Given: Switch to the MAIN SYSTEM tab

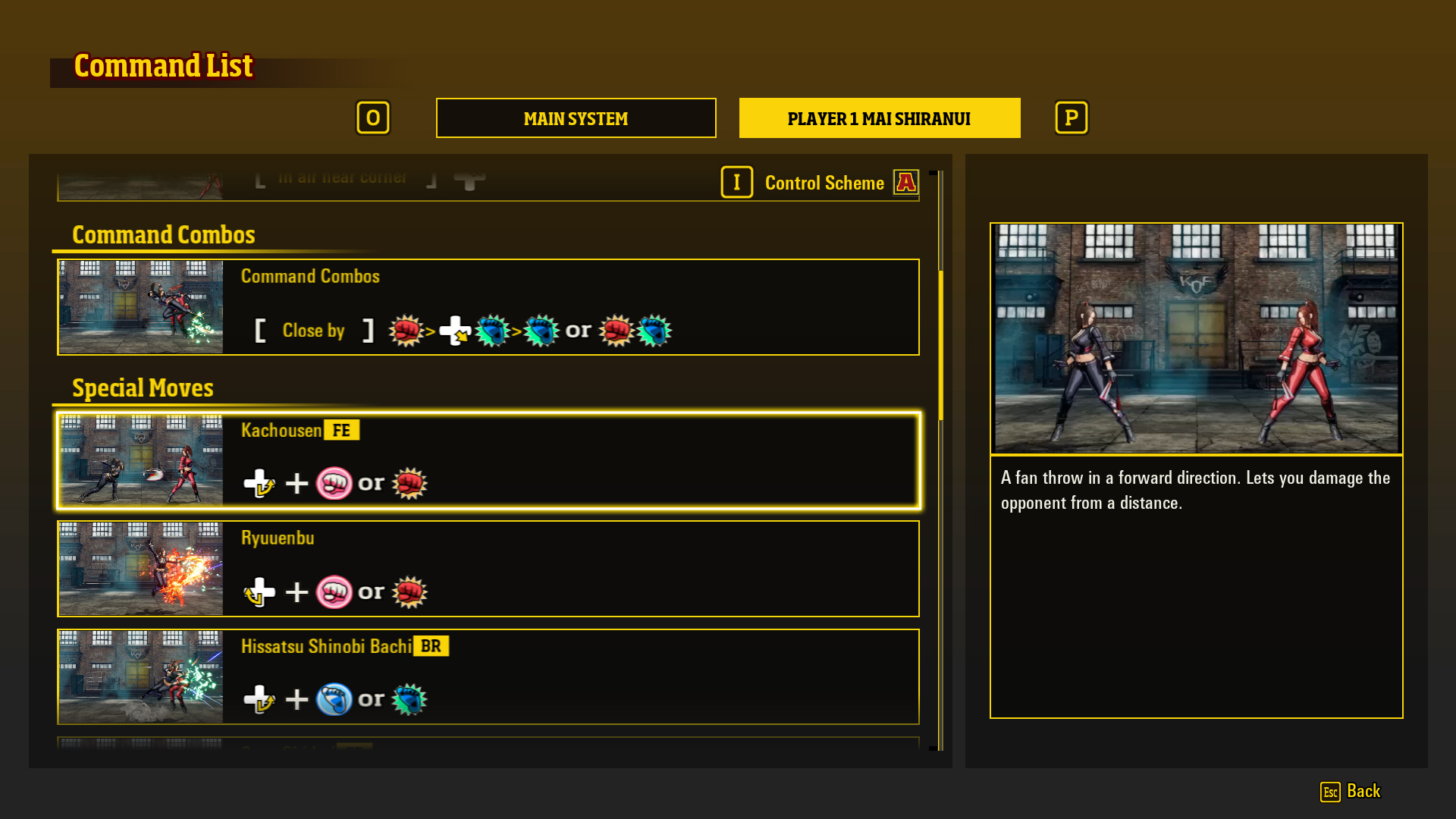Looking at the screenshot, I should point(575,118).
